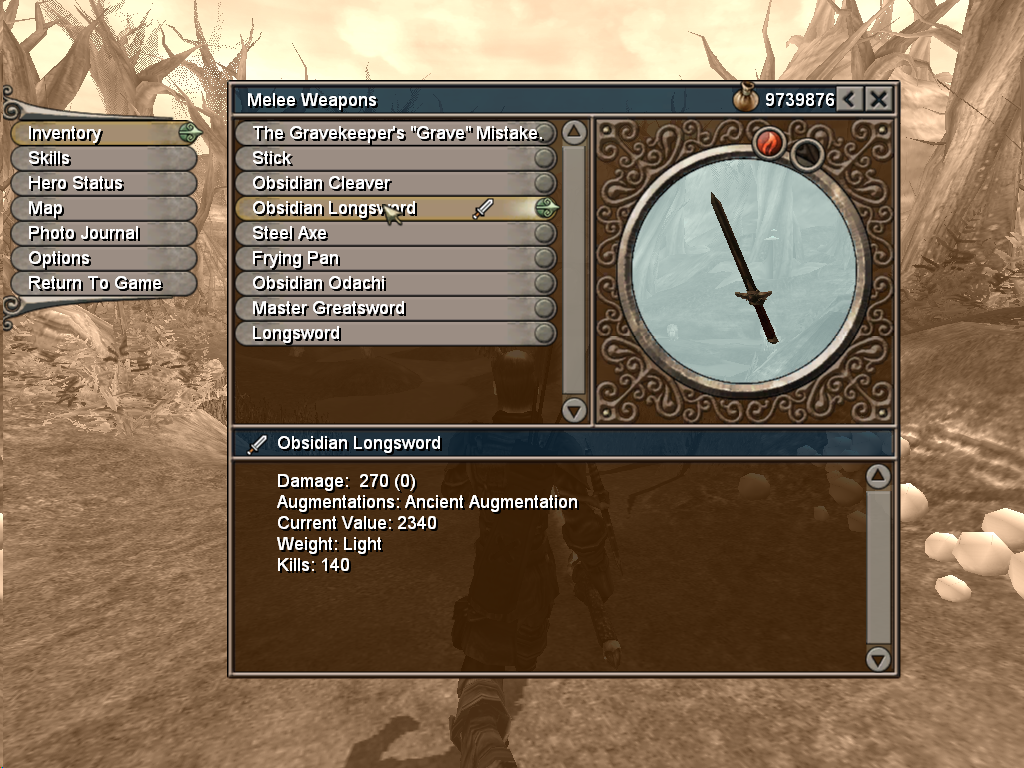Select the Steel Axe
This screenshot has height=768, width=1024.
pyautogui.click(x=396, y=233)
